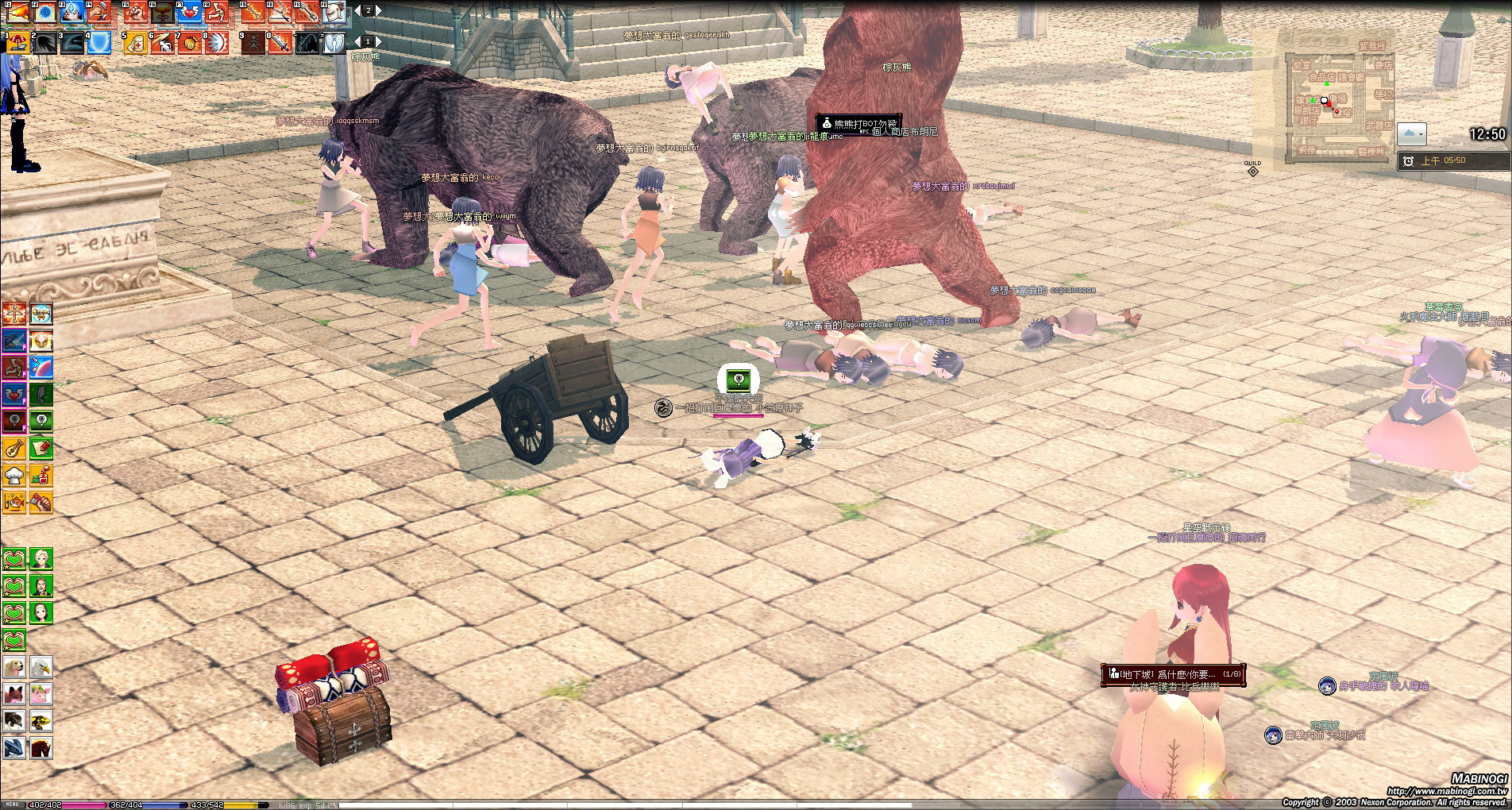Summon the bald eagle pet
The image size is (1512, 810).
tap(40, 667)
